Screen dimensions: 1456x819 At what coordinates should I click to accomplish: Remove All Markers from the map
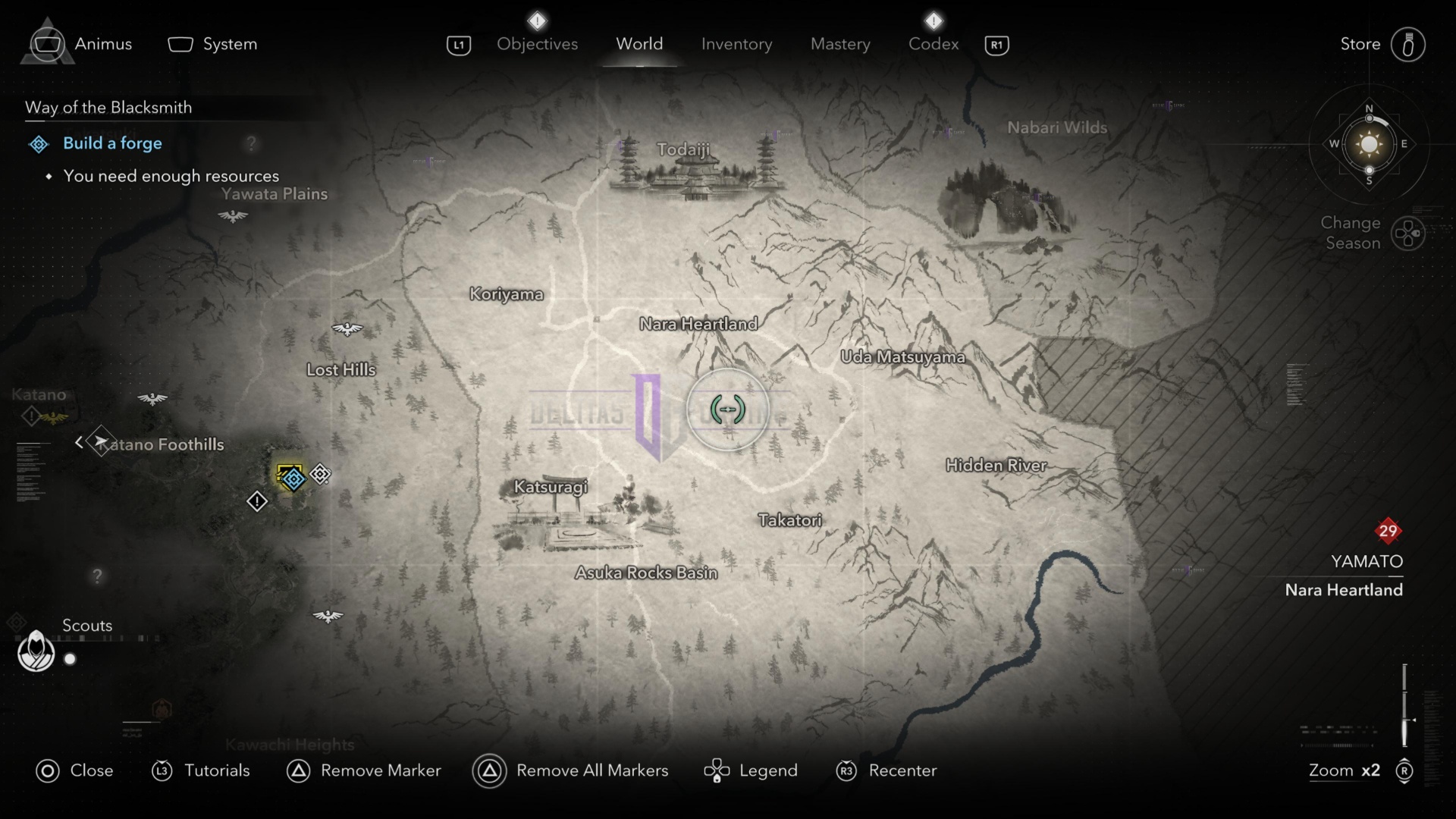[570, 770]
